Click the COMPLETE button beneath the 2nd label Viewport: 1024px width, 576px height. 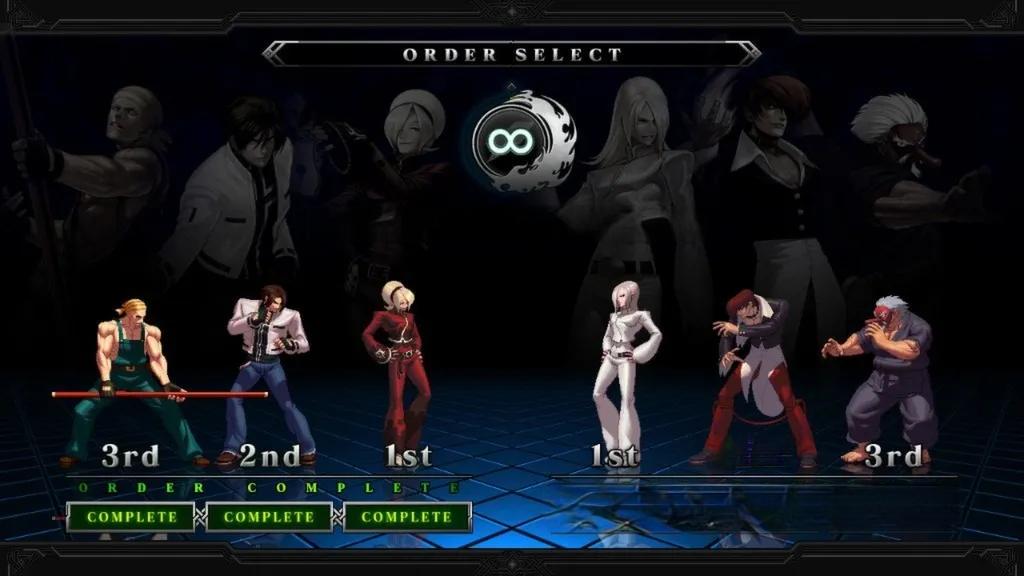tap(268, 517)
